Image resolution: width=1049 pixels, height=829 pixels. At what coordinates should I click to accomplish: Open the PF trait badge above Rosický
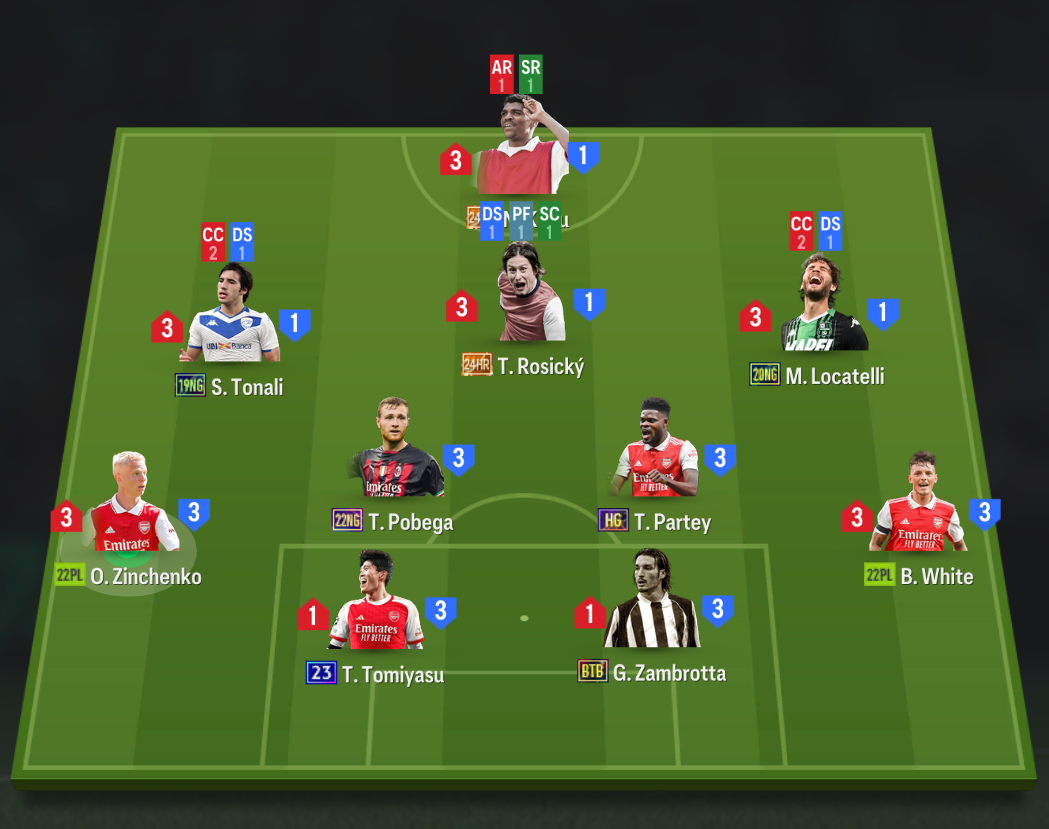(521, 221)
